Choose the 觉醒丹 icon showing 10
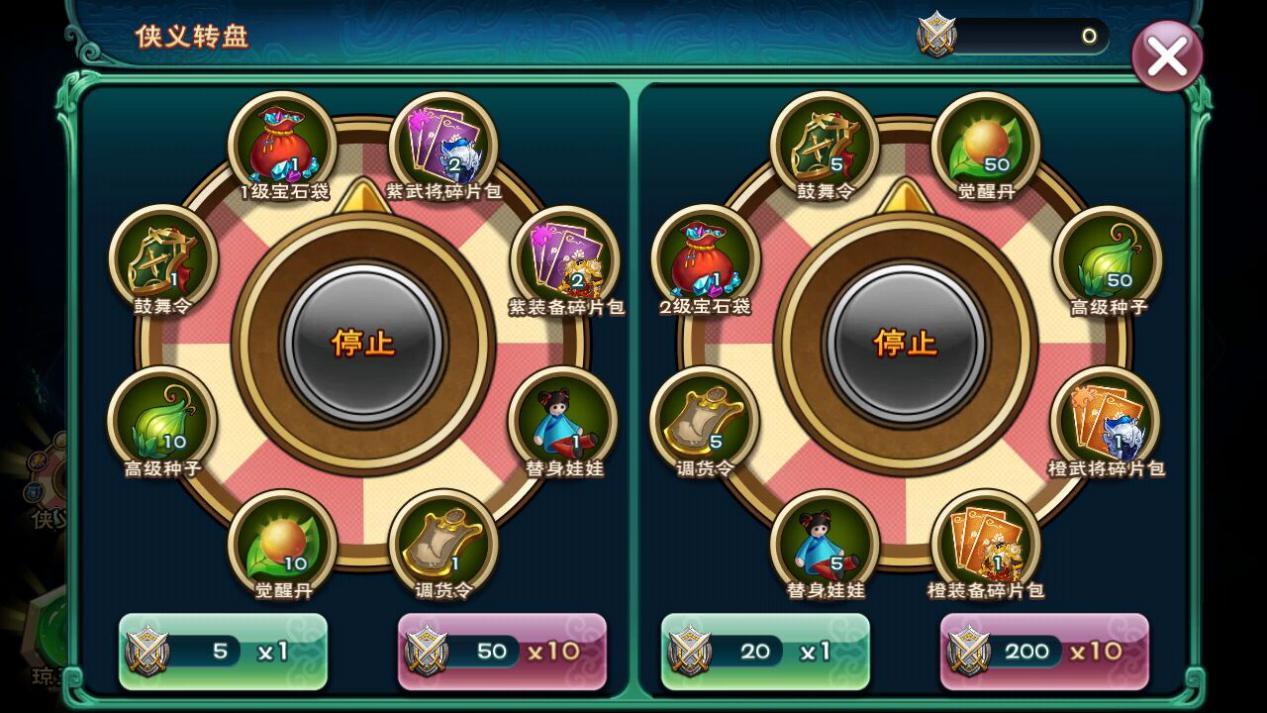 pos(282,545)
